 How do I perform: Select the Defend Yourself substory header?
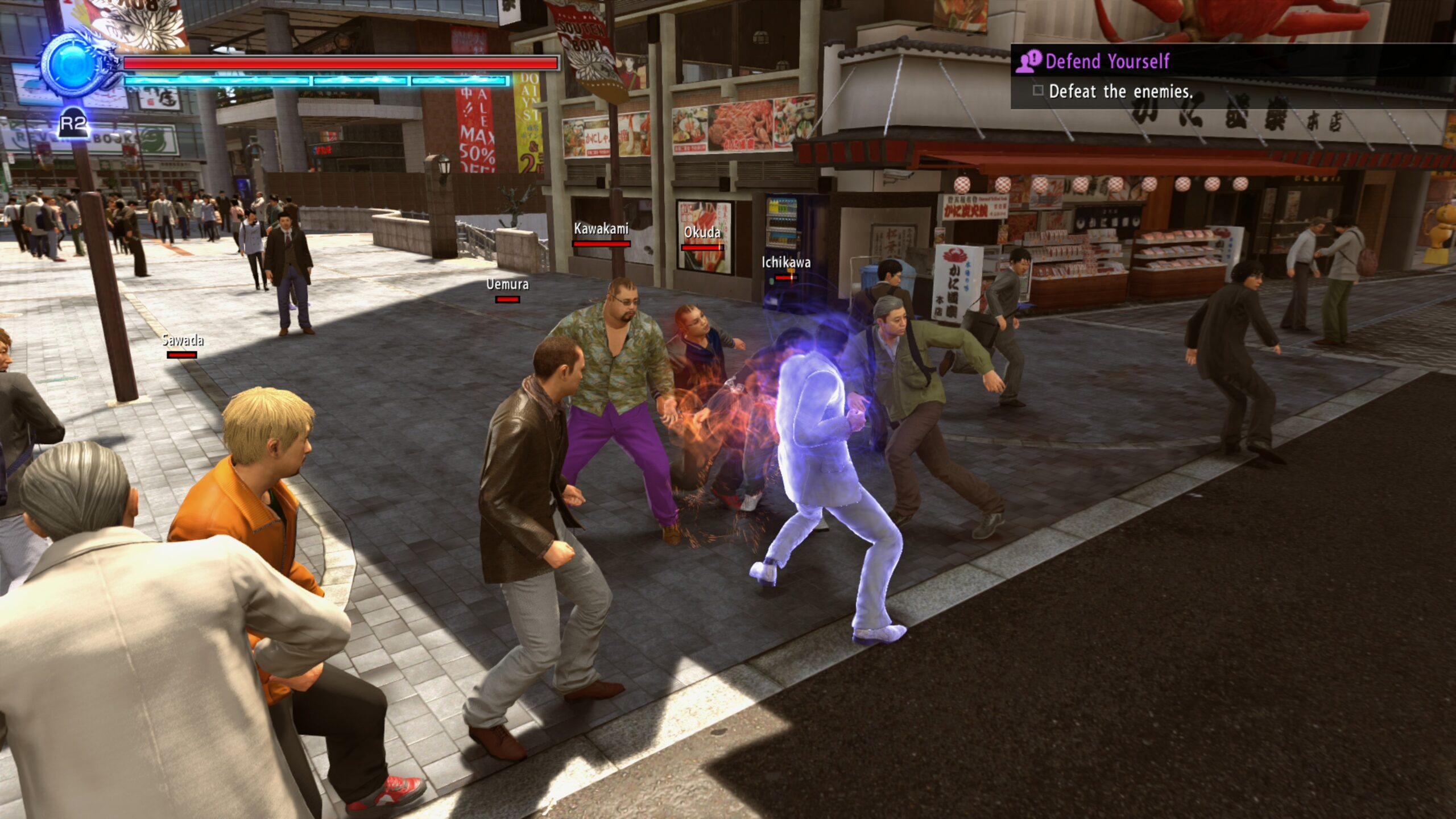[x=1107, y=61]
